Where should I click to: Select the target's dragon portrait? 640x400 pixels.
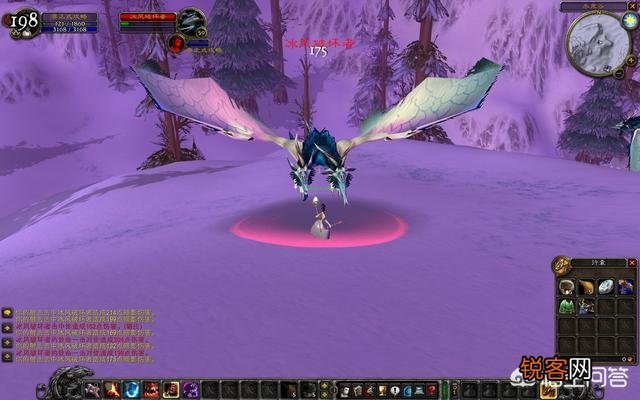(x=191, y=21)
